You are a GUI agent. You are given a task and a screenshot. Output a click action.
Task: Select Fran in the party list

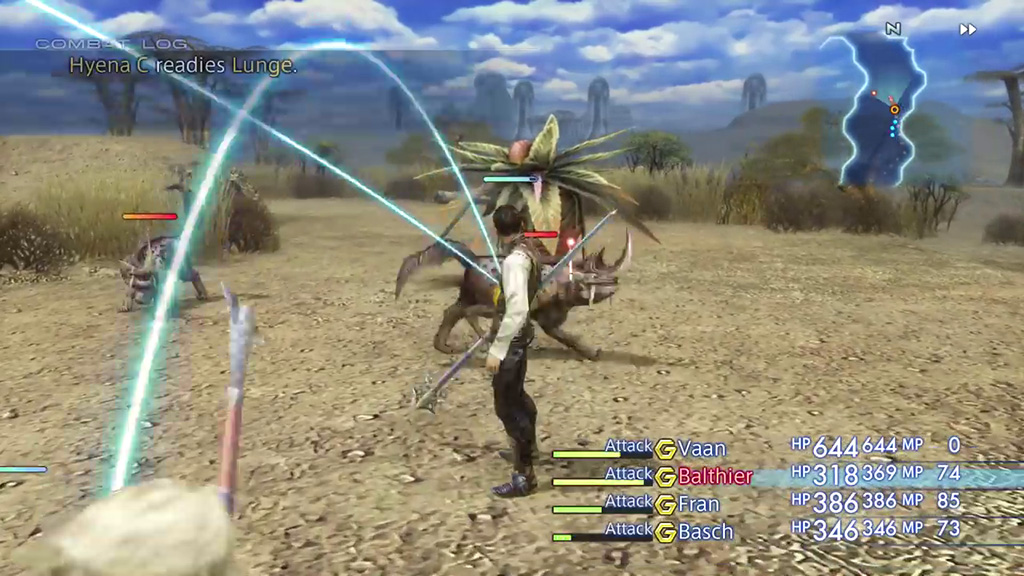point(699,504)
